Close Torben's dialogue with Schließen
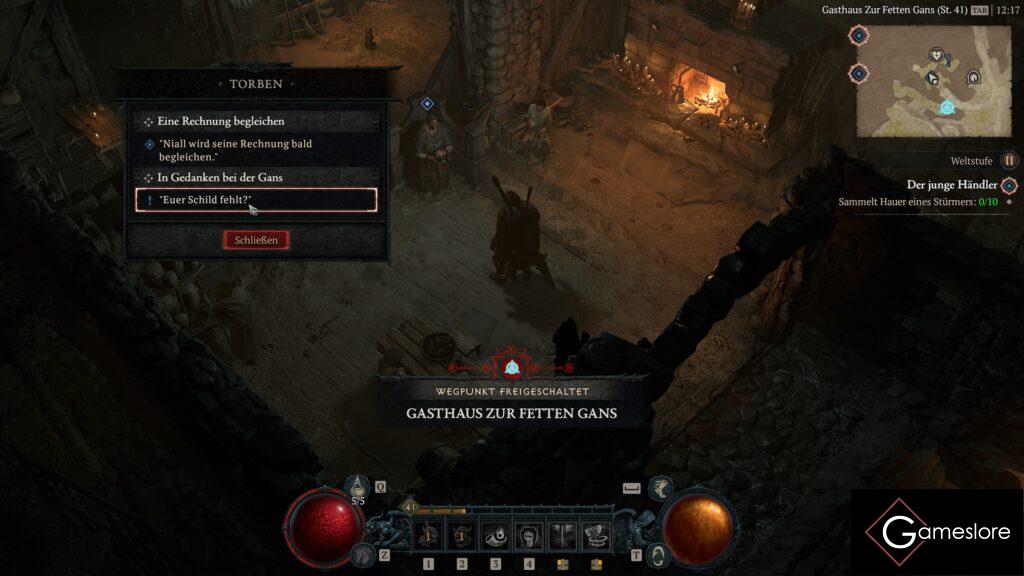This screenshot has height=576, width=1024. [x=256, y=240]
